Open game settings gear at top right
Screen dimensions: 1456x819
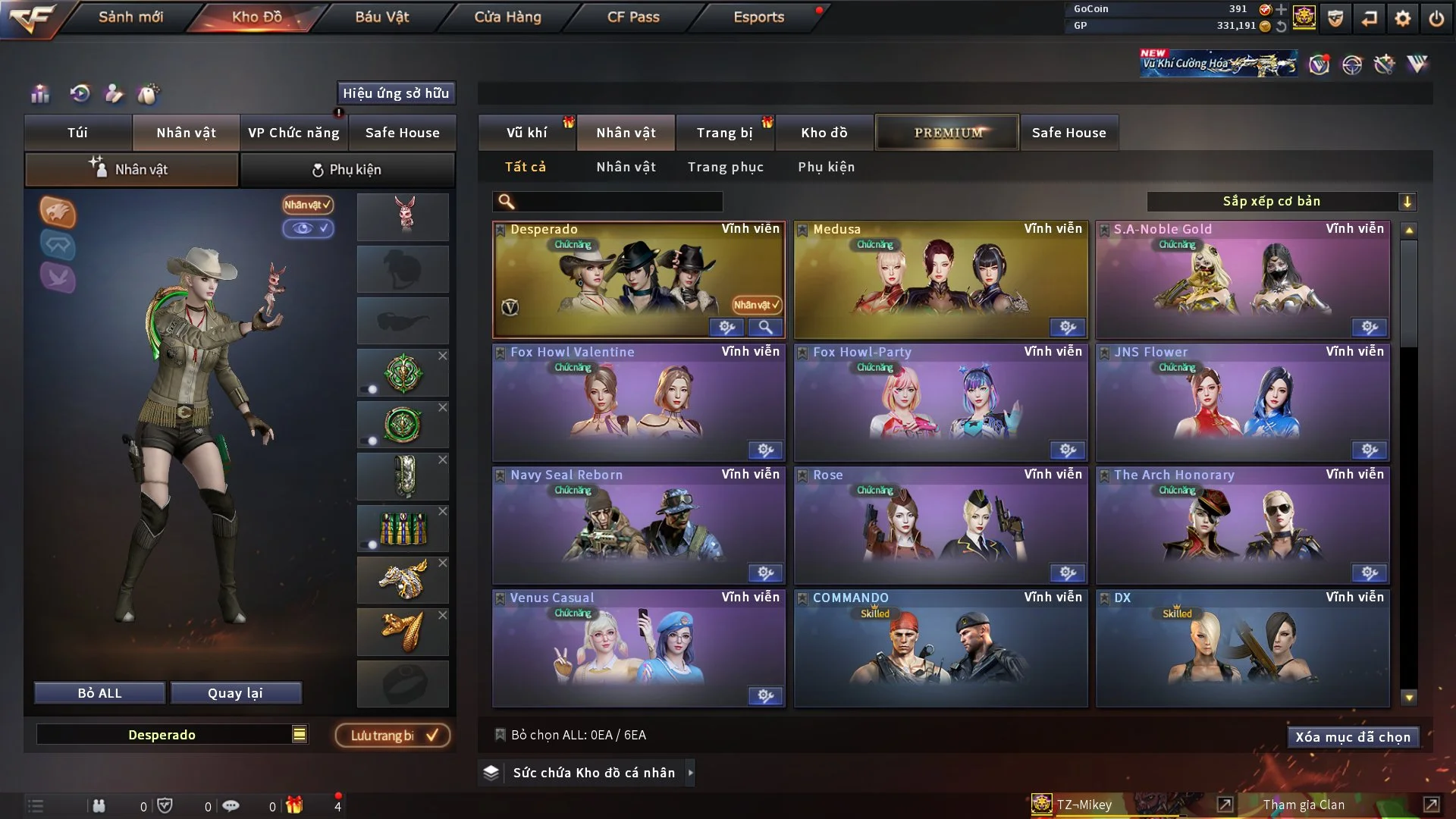[1404, 17]
